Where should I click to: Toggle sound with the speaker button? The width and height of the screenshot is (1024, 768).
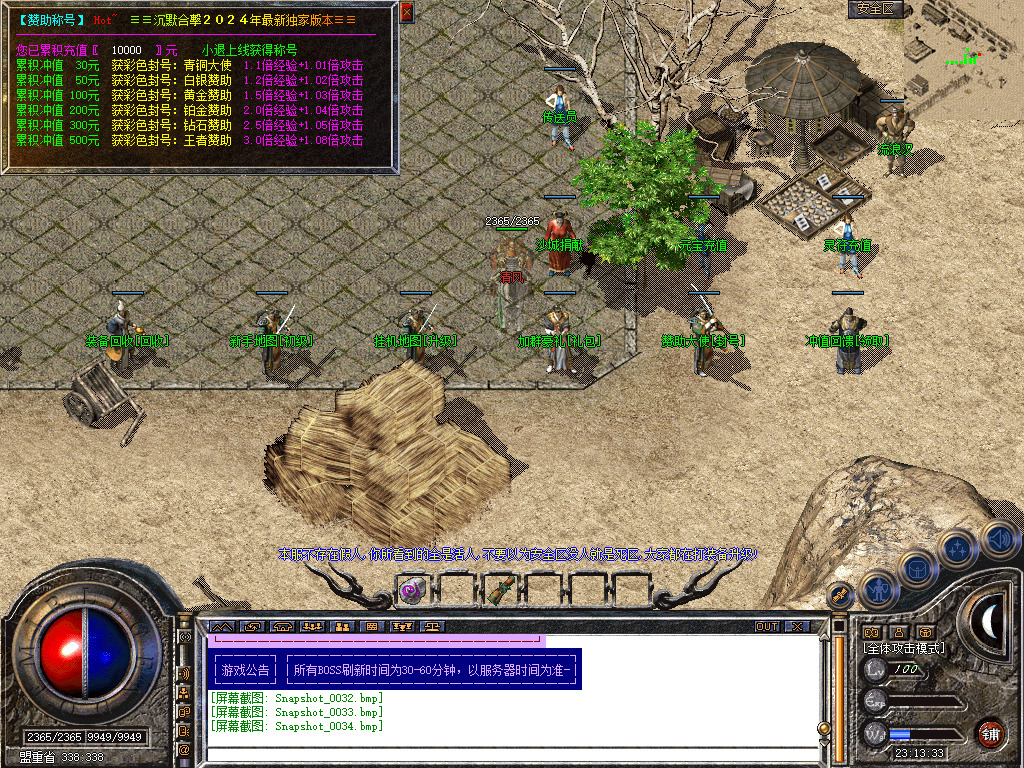tap(998, 539)
